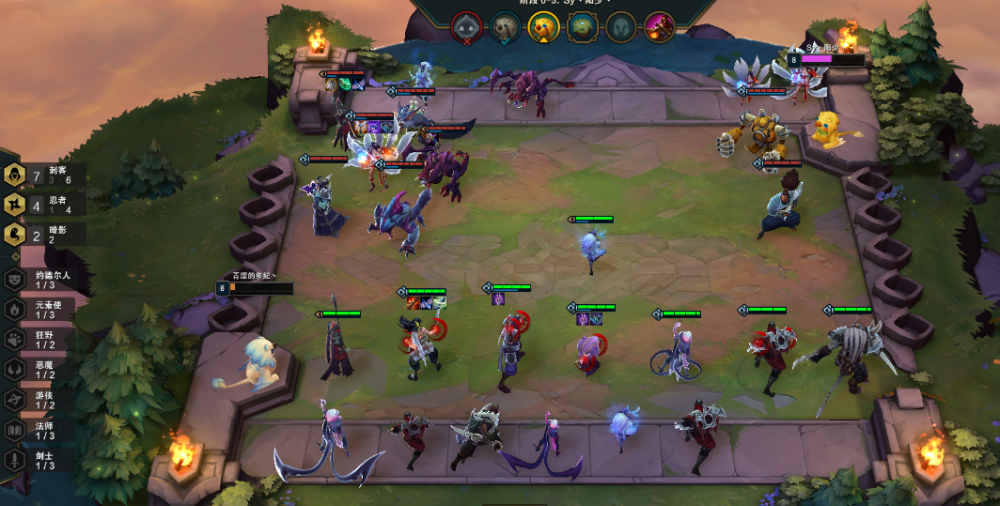Click the magenta boss round stage icon
This screenshot has height=506, width=1000.
[659, 27]
